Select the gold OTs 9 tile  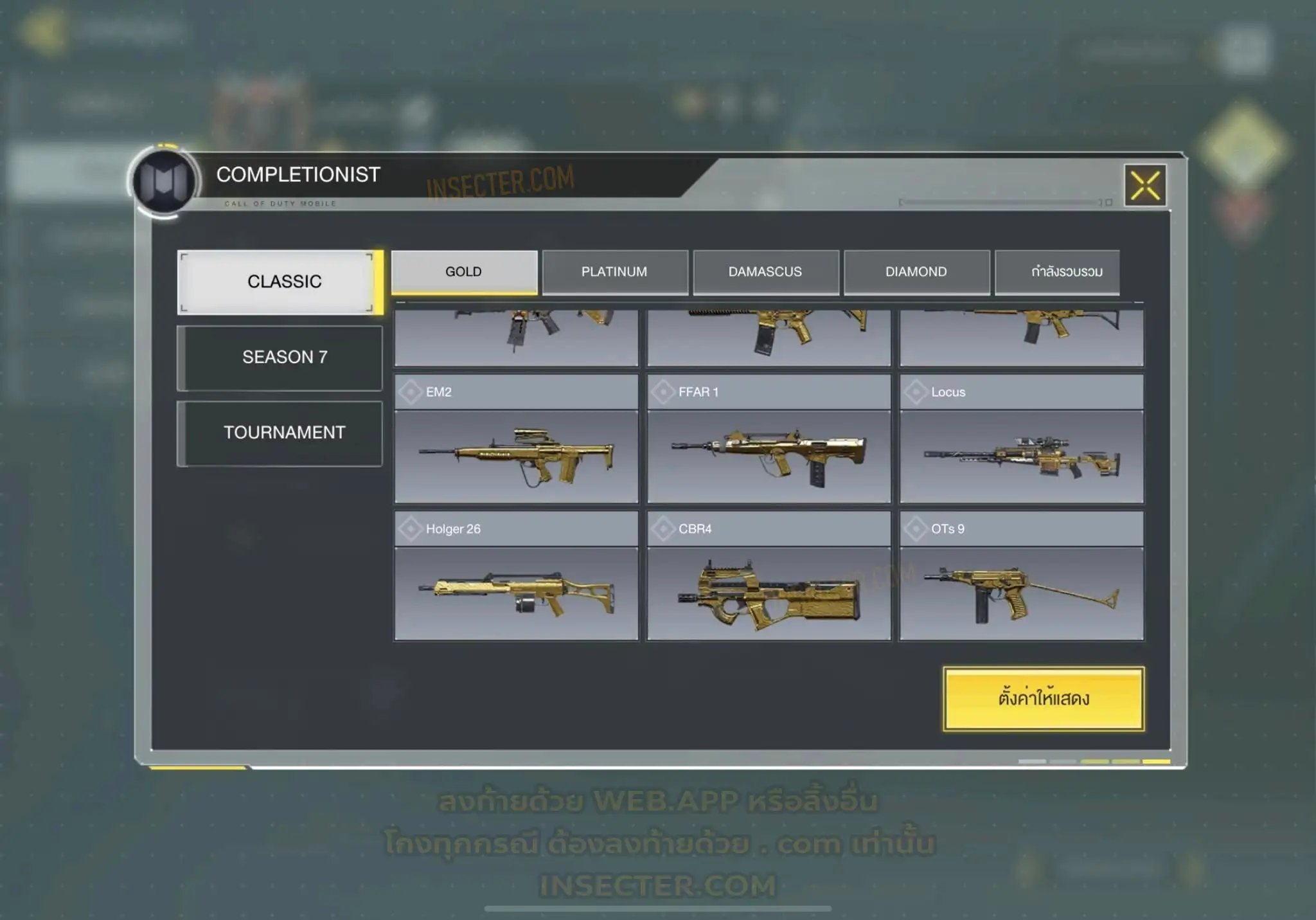(1022, 577)
